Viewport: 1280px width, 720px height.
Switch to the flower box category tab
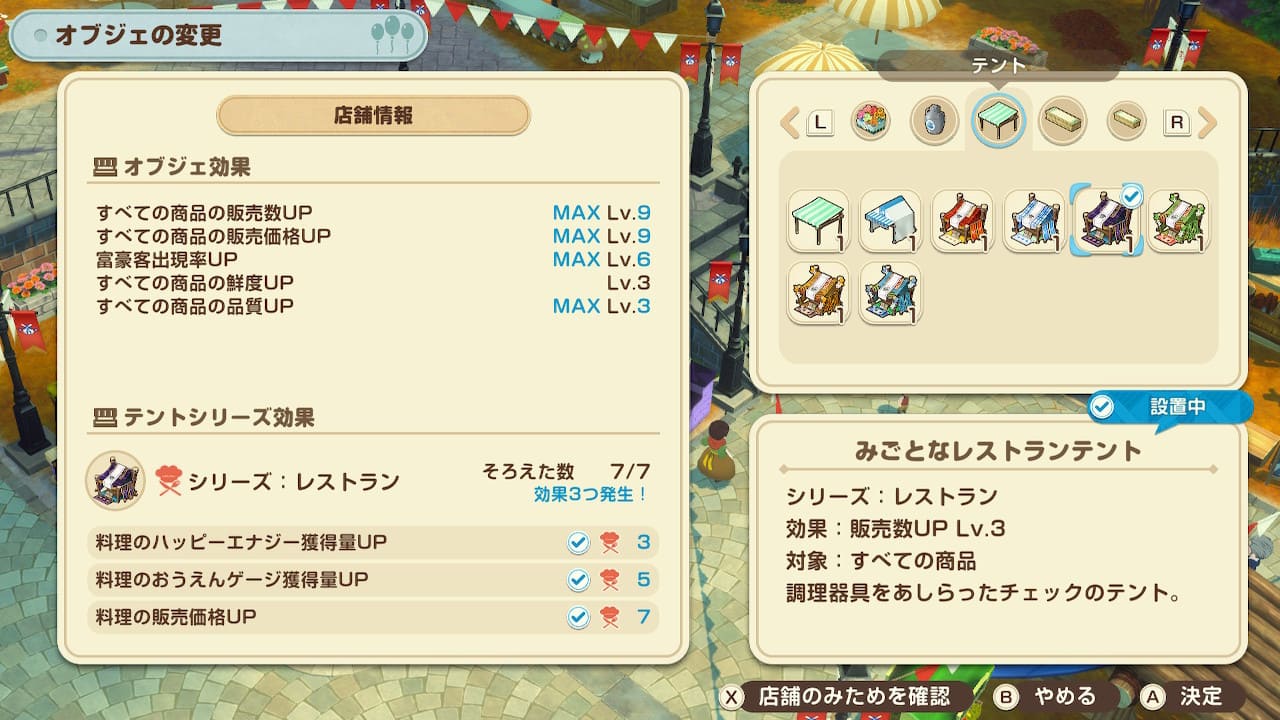(870, 122)
